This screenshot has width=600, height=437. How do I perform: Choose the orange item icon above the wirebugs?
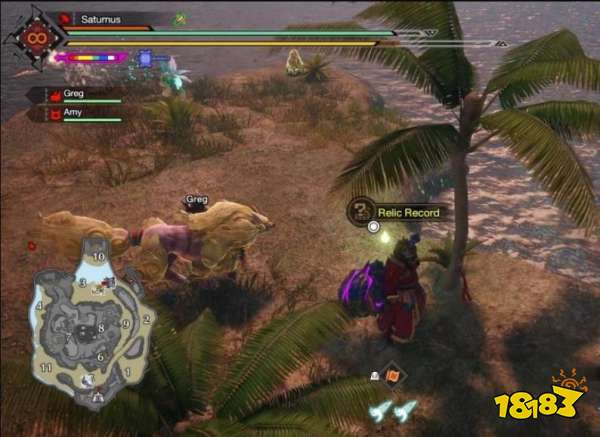tap(394, 375)
